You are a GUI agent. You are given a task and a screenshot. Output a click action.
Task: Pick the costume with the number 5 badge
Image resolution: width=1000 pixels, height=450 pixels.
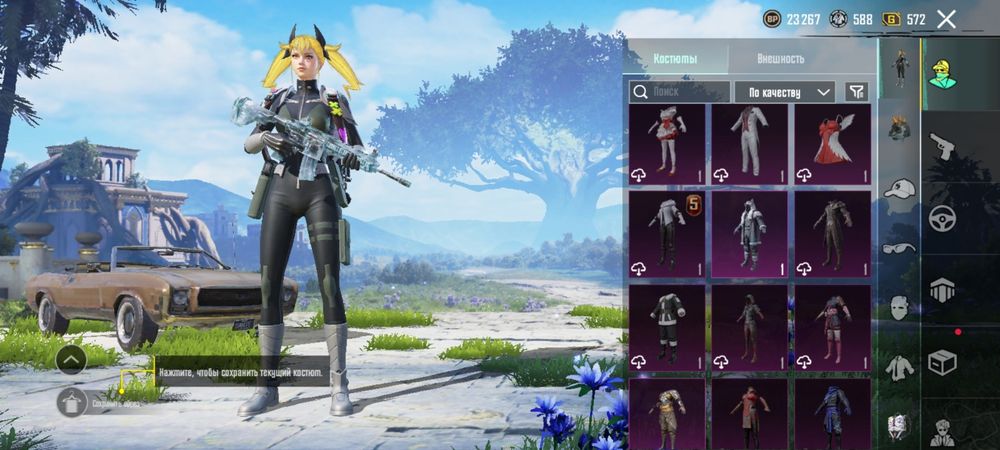click(666, 232)
